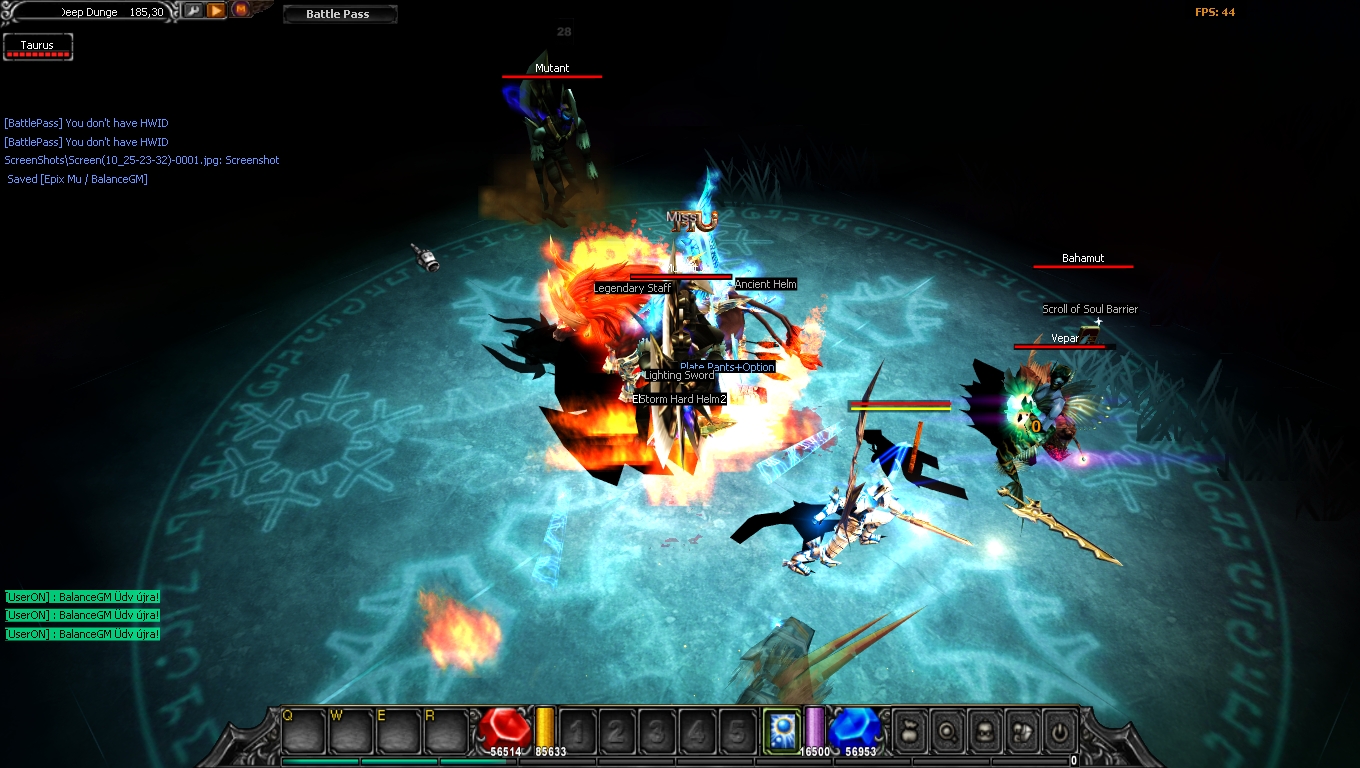Activate the blue orb active skill icon
This screenshot has width=1360, height=768.
tap(781, 731)
